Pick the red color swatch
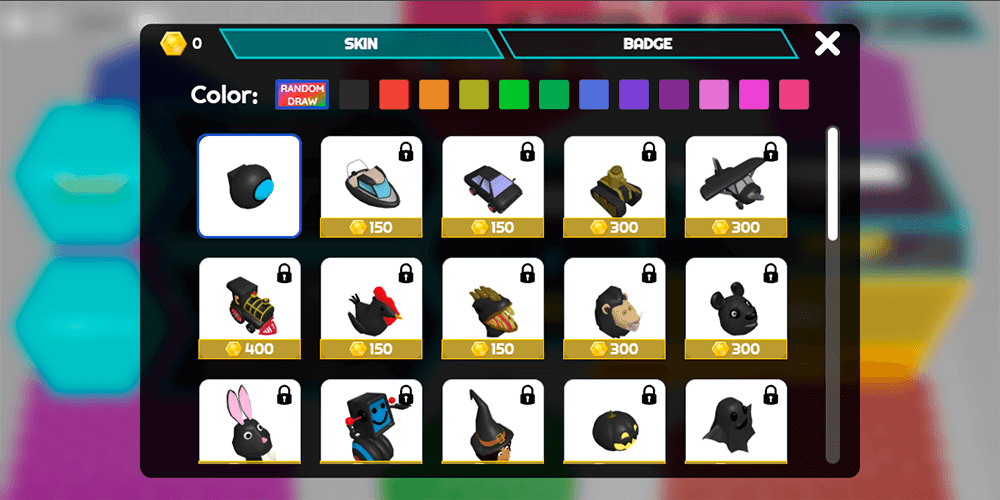Screen dimensions: 1000x500 [x=394, y=95]
